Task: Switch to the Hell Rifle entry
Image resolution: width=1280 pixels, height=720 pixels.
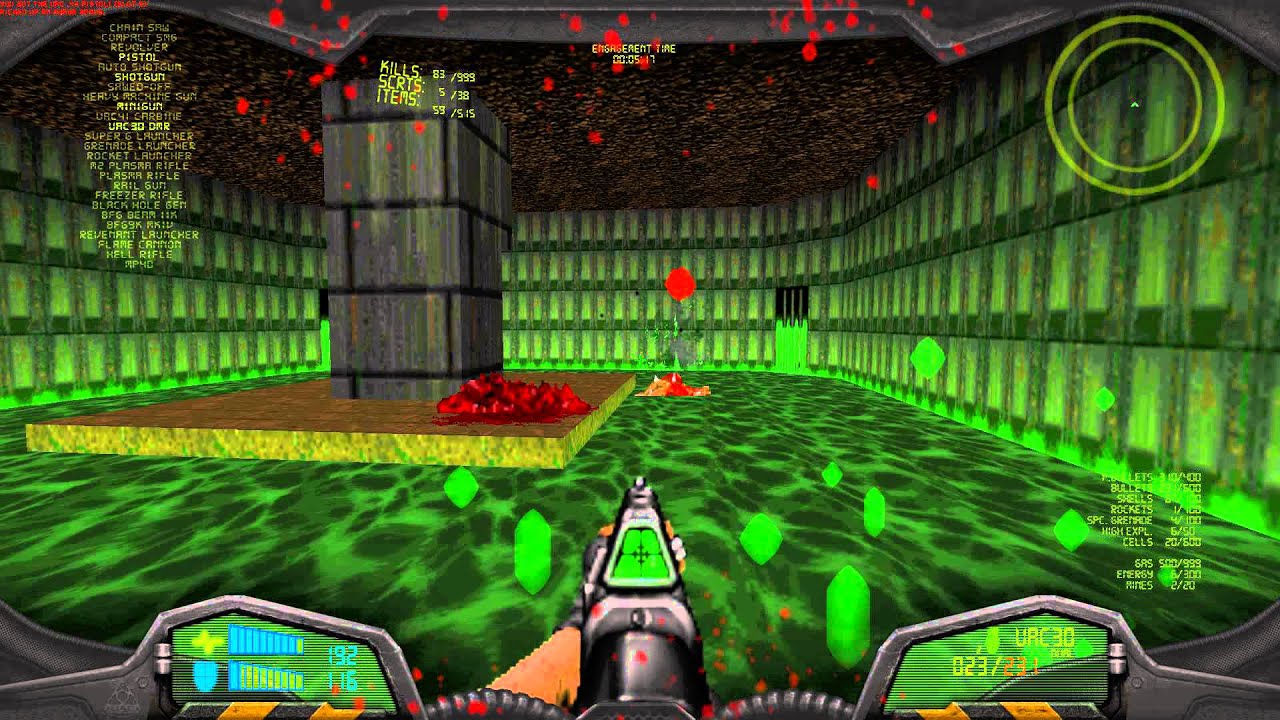Action: [139, 254]
